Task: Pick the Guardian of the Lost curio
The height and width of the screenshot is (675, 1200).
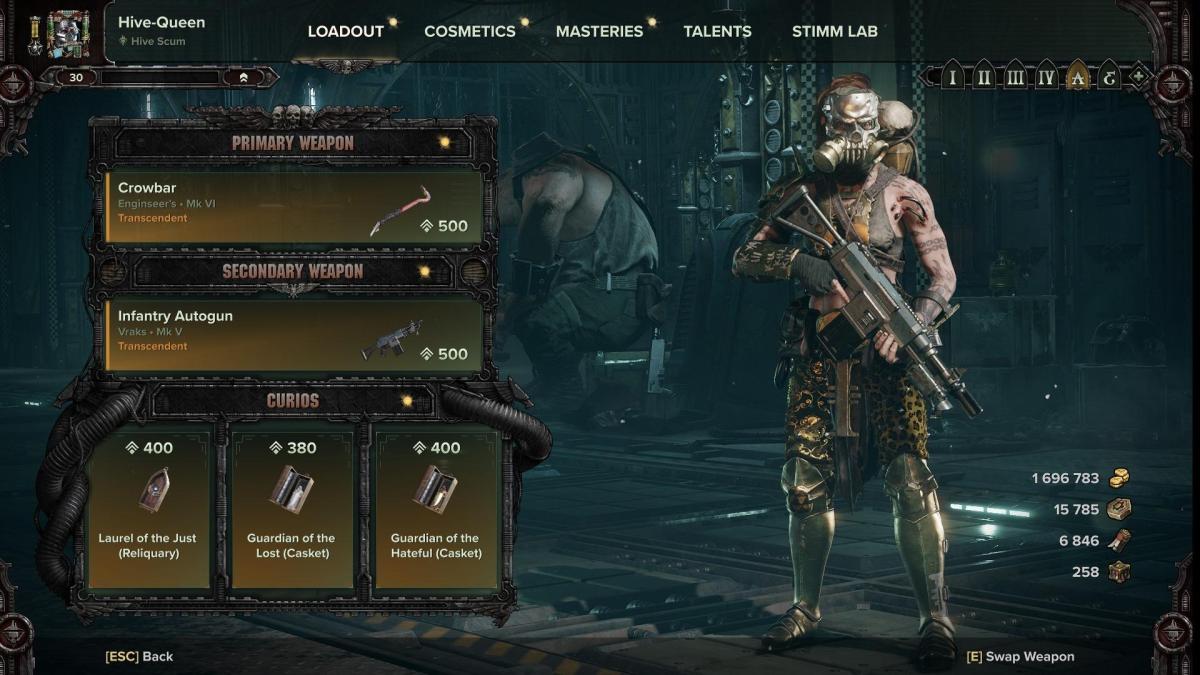Action: pos(291,509)
